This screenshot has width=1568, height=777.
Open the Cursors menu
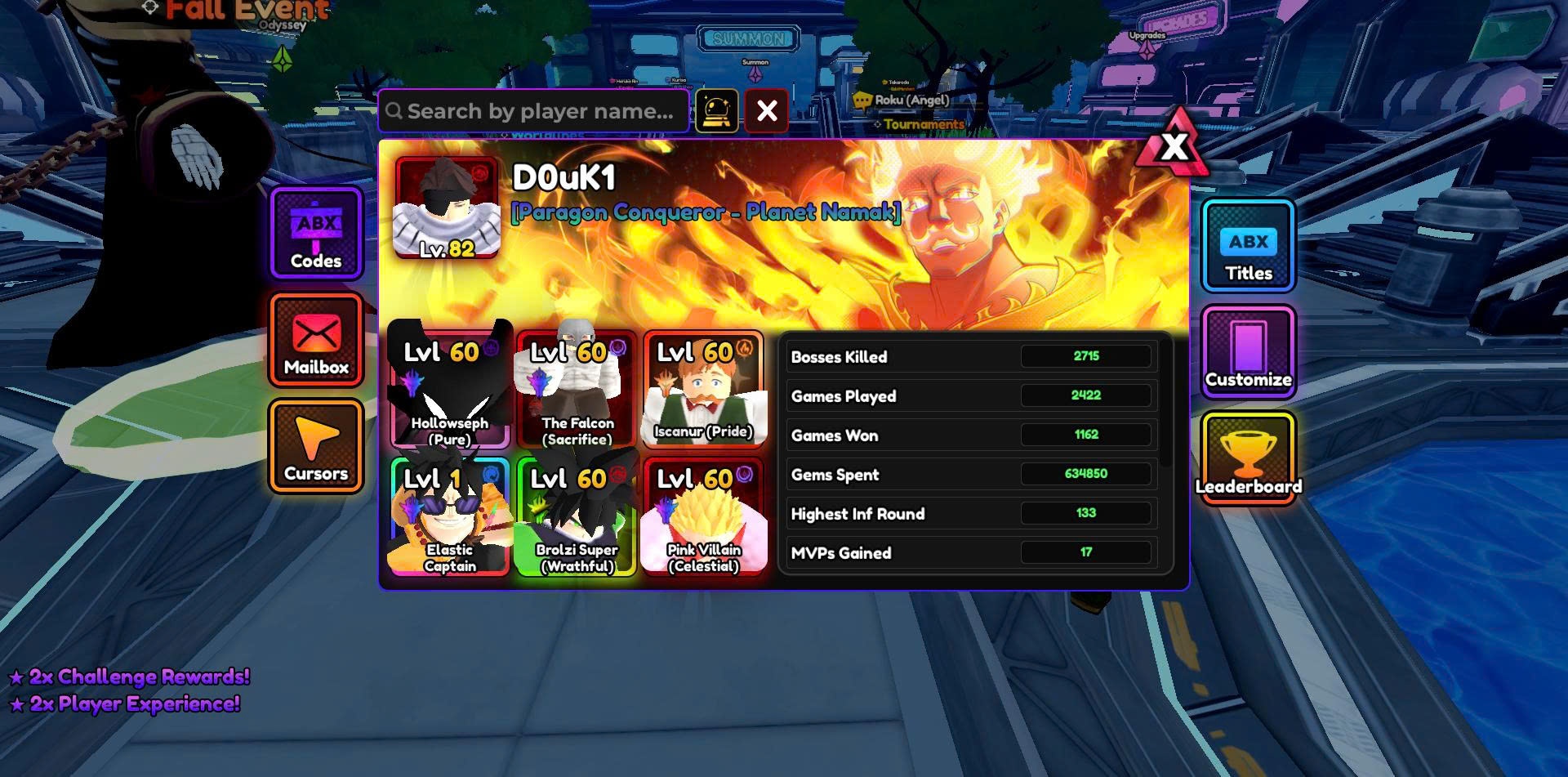316,446
